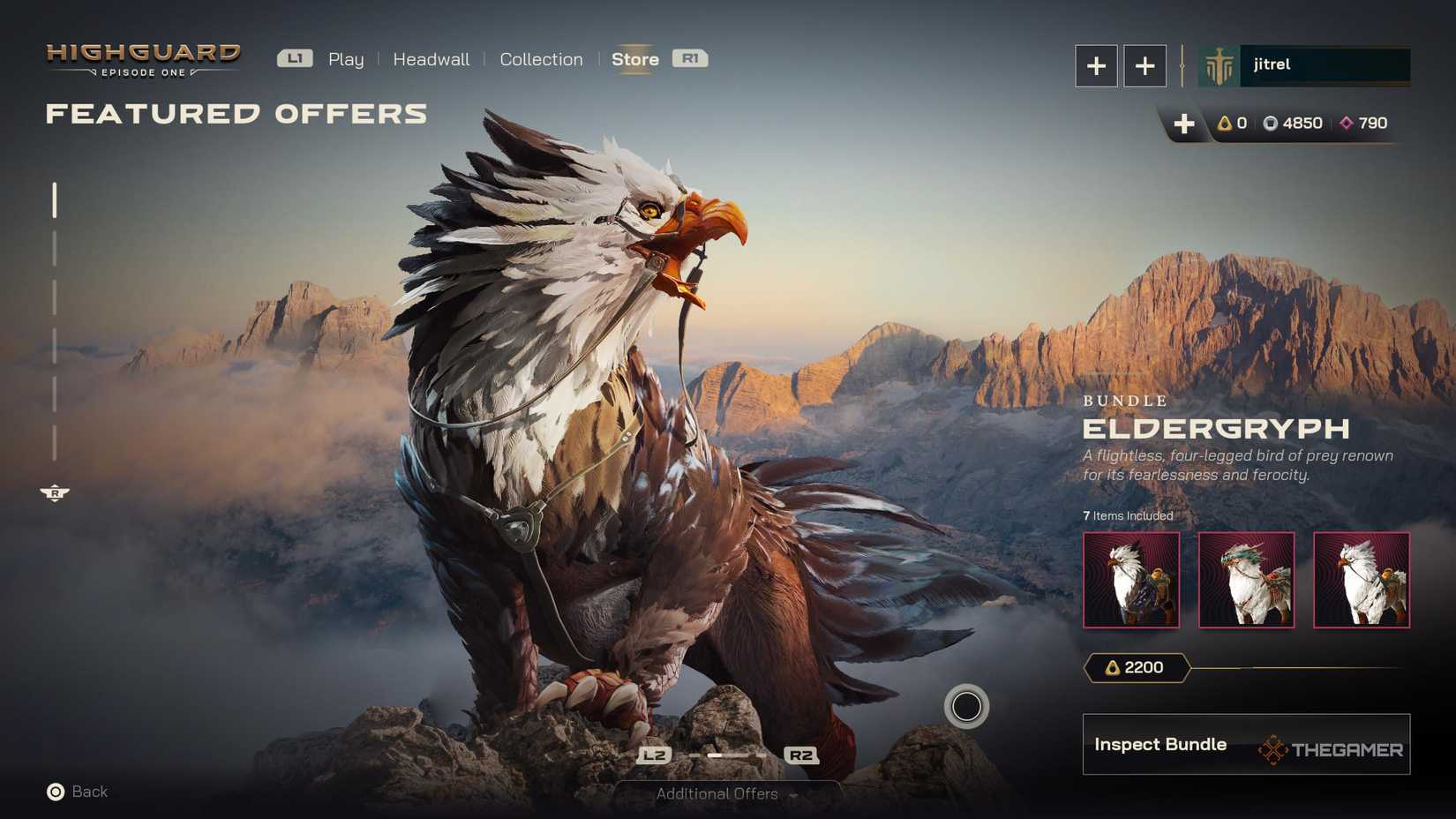The height and width of the screenshot is (819, 1456).
Task: Select the 2200 gold price button for Eldergryph
Action: [1137, 668]
